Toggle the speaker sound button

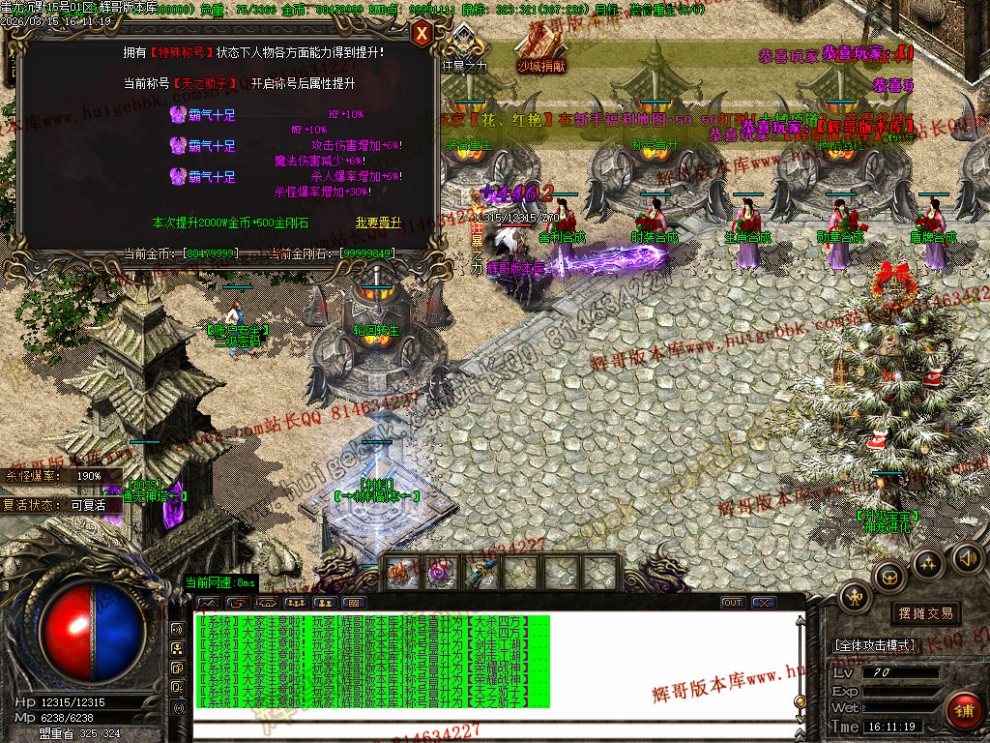(966, 557)
